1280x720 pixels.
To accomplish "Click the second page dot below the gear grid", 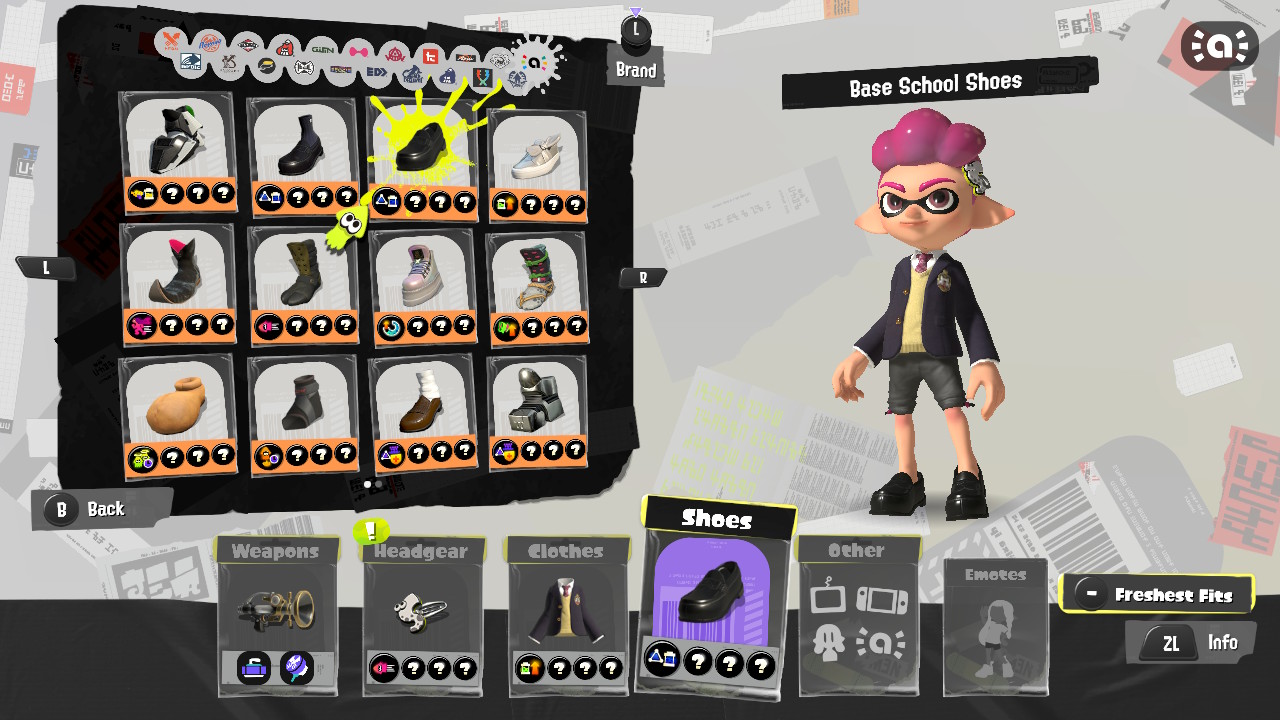I will [380, 482].
